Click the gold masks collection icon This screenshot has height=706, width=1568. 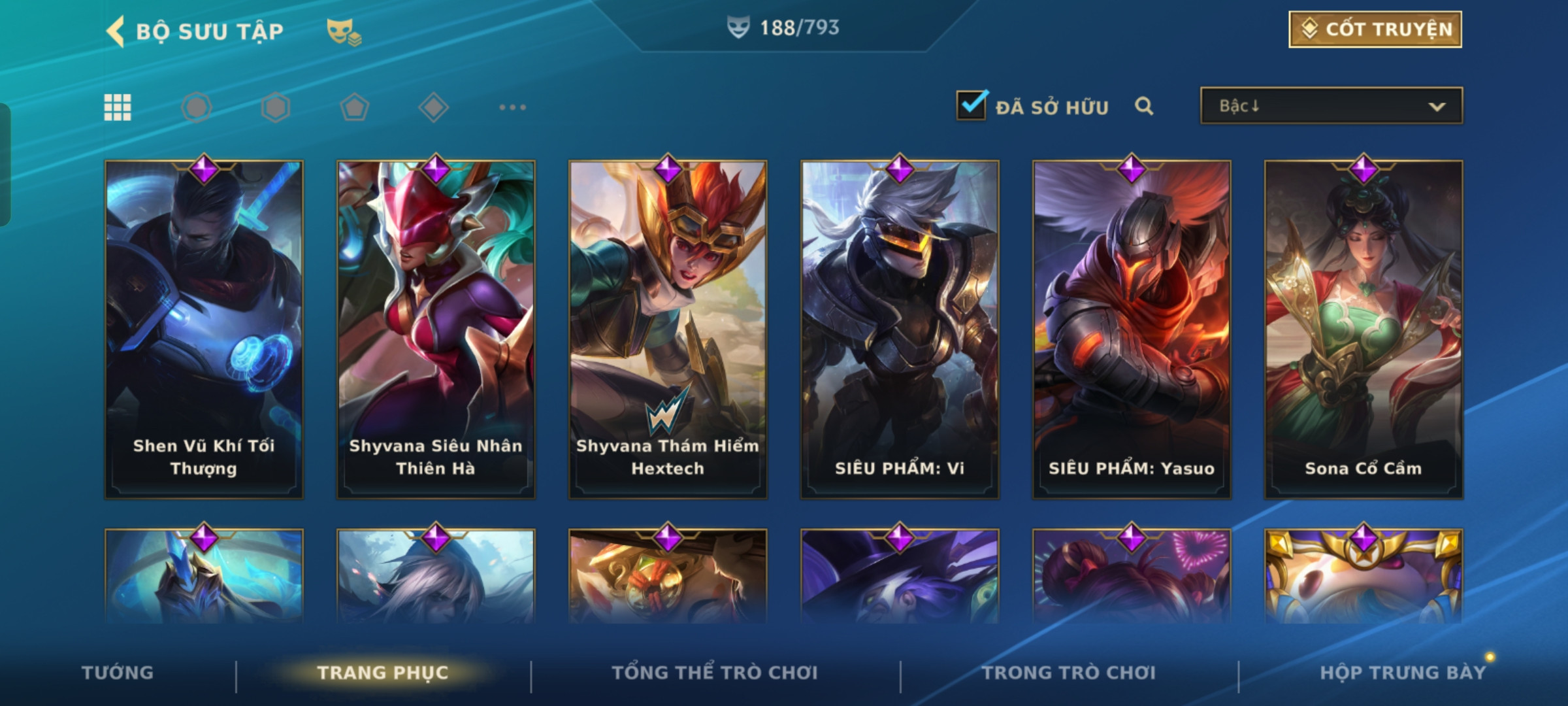pos(344,31)
